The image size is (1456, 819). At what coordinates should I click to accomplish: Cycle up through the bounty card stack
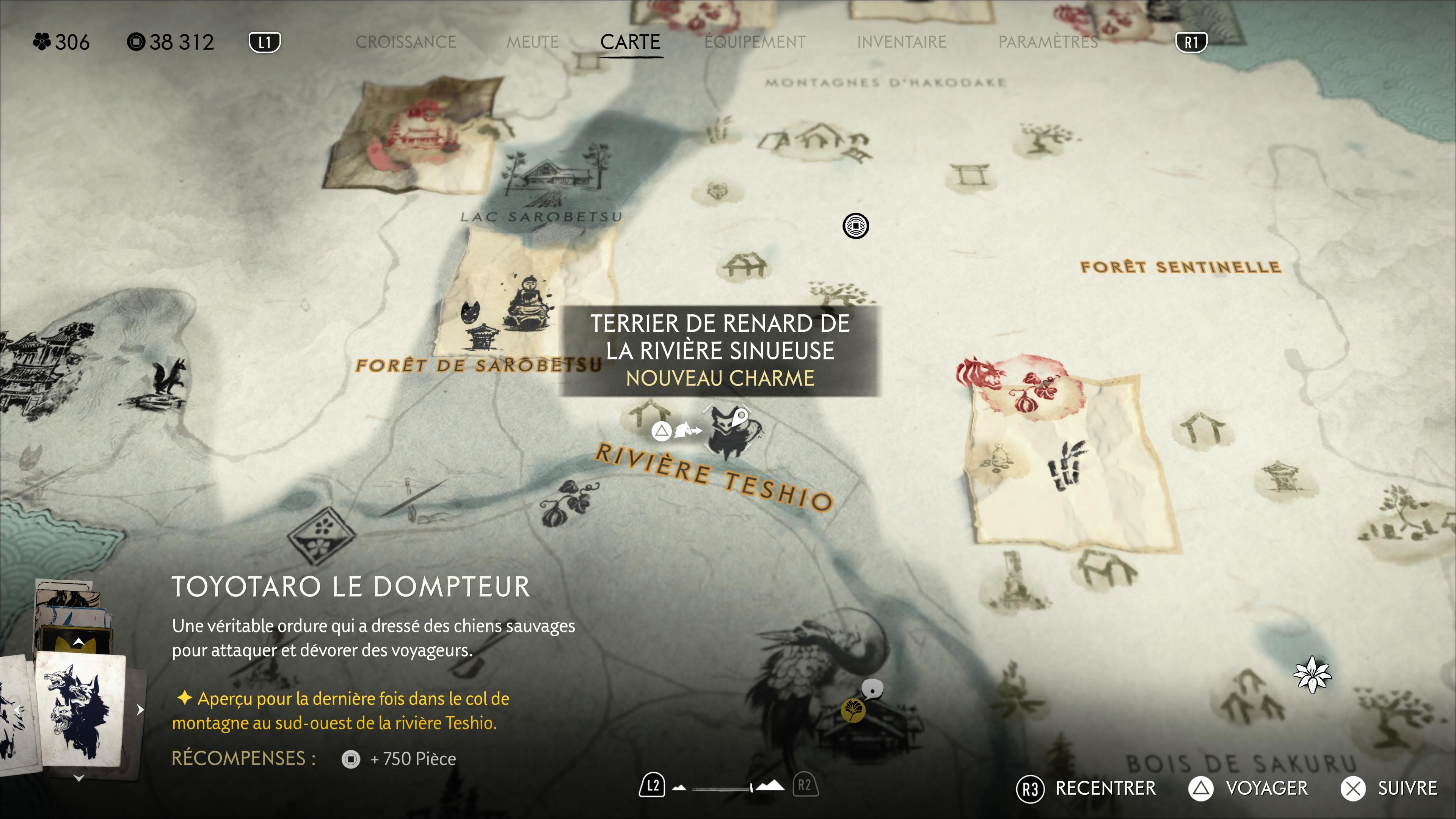point(79,642)
